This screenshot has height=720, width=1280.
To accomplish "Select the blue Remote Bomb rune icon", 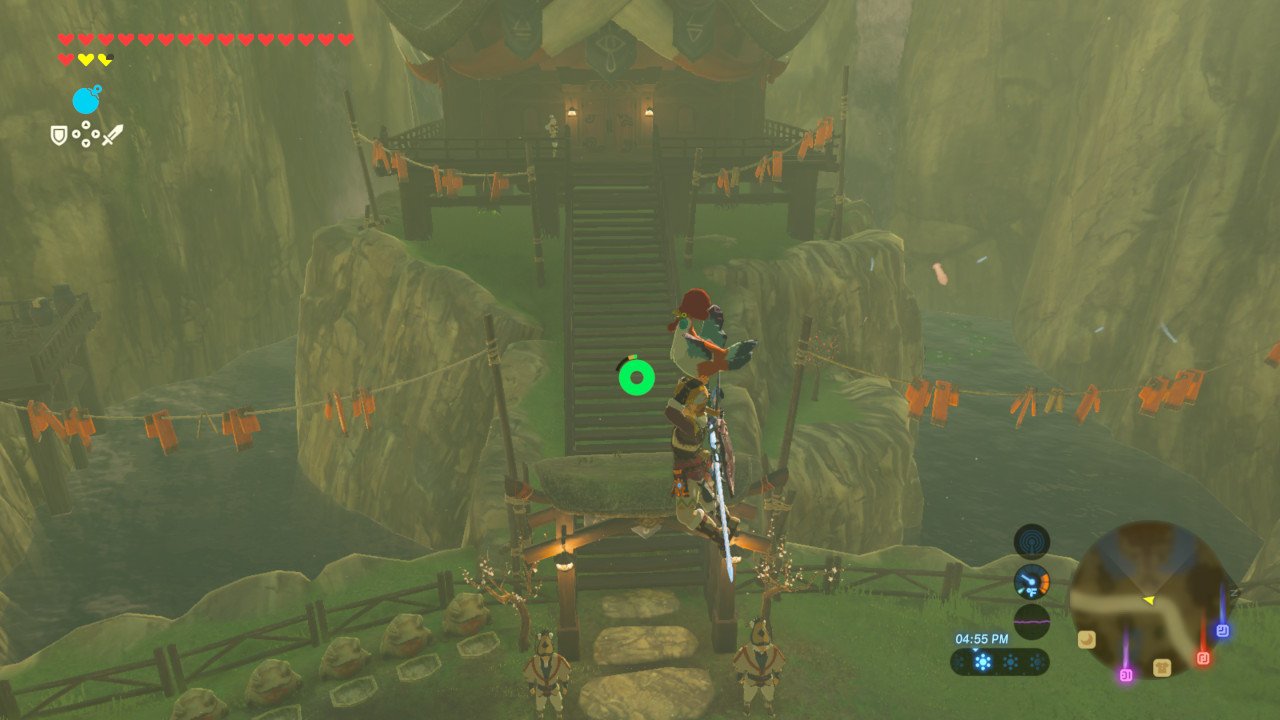I will pos(86,100).
